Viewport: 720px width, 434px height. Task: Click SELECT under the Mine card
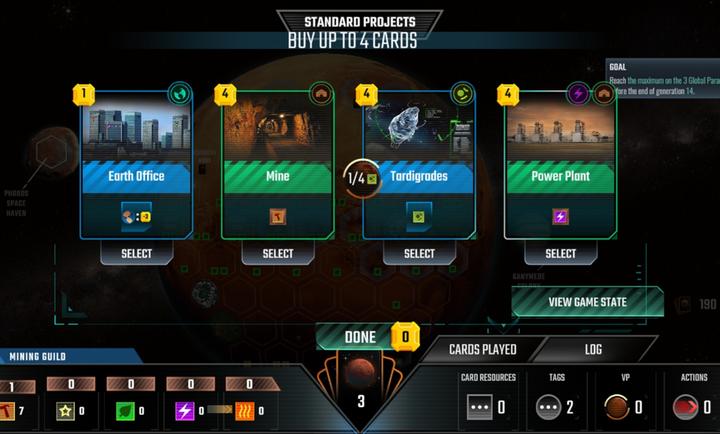[x=278, y=254]
